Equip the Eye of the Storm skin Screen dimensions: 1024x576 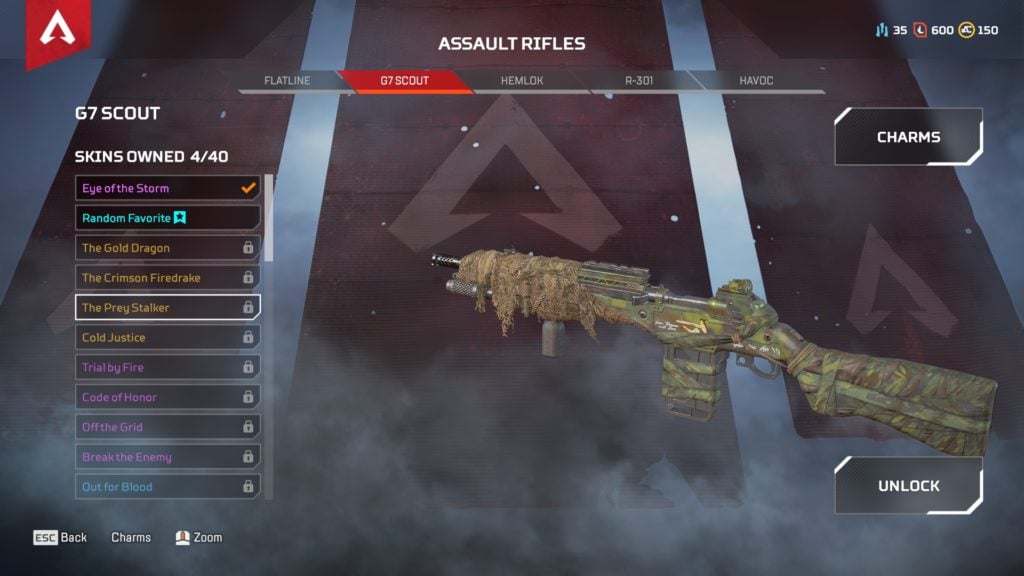pyautogui.click(x=168, y=188)
